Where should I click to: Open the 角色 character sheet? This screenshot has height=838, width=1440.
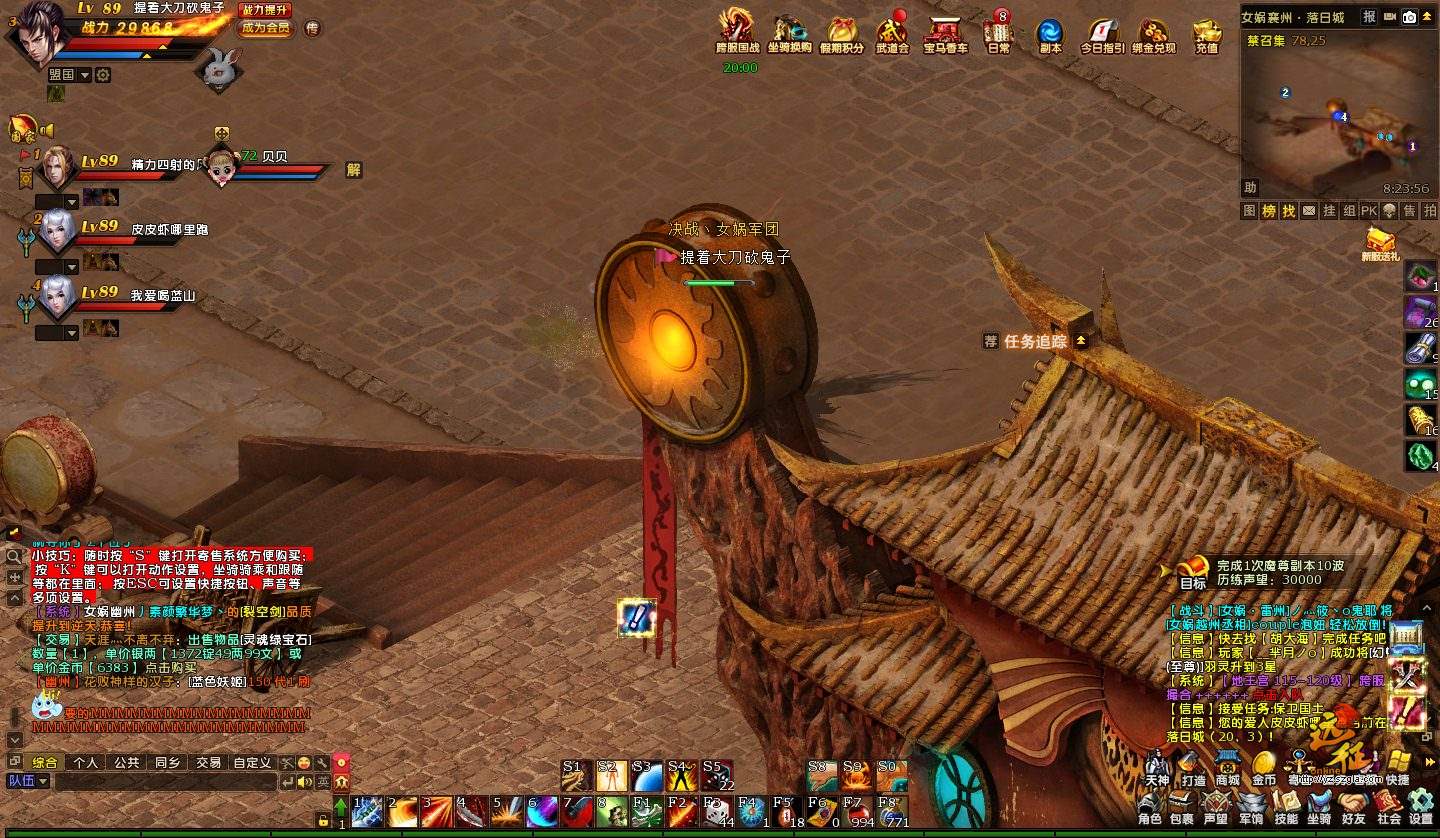point(1150,806)
